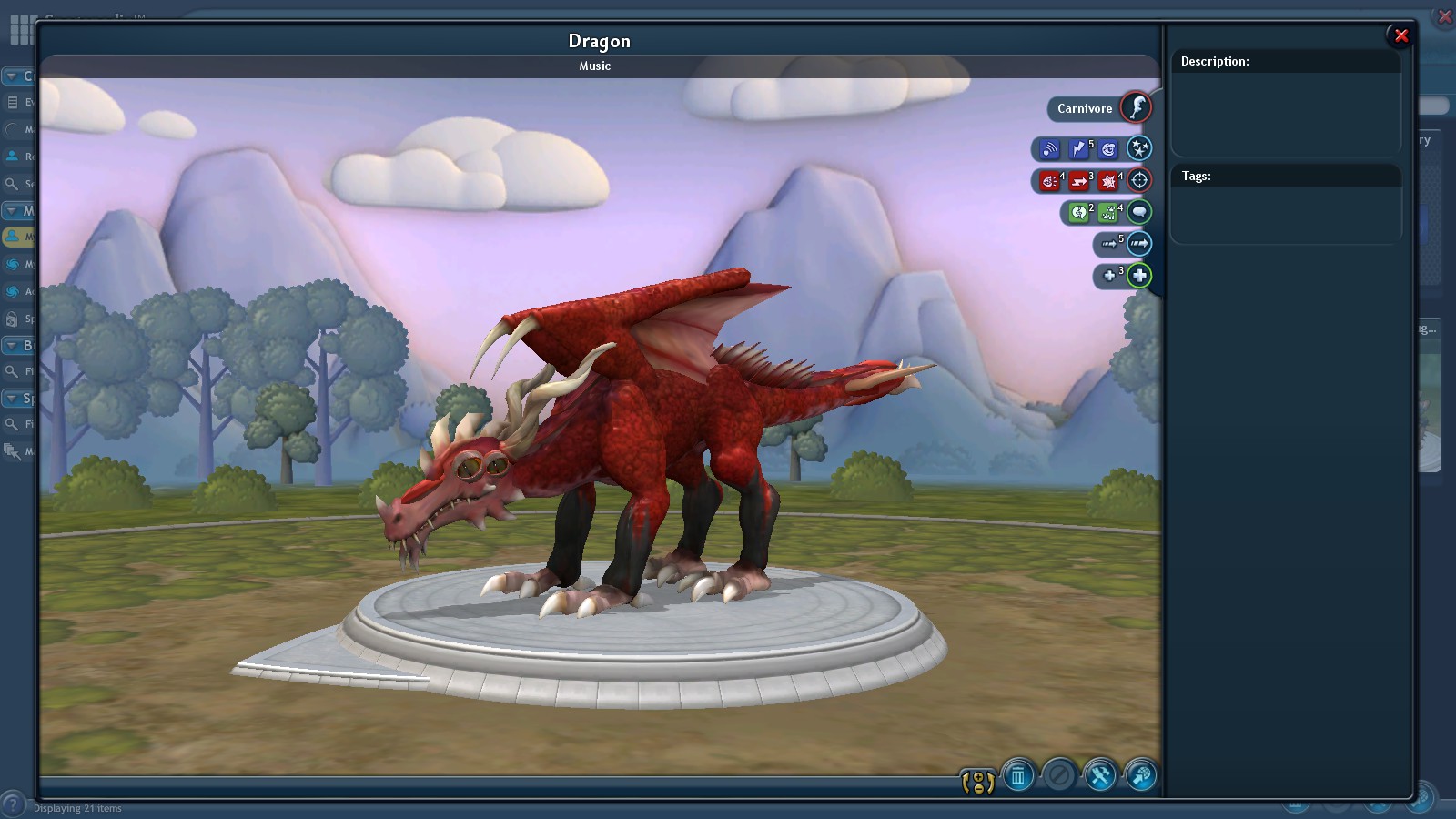Select the bite attack stat icon
This screenshot has width=1456, height=819.
coord(1050,180)
